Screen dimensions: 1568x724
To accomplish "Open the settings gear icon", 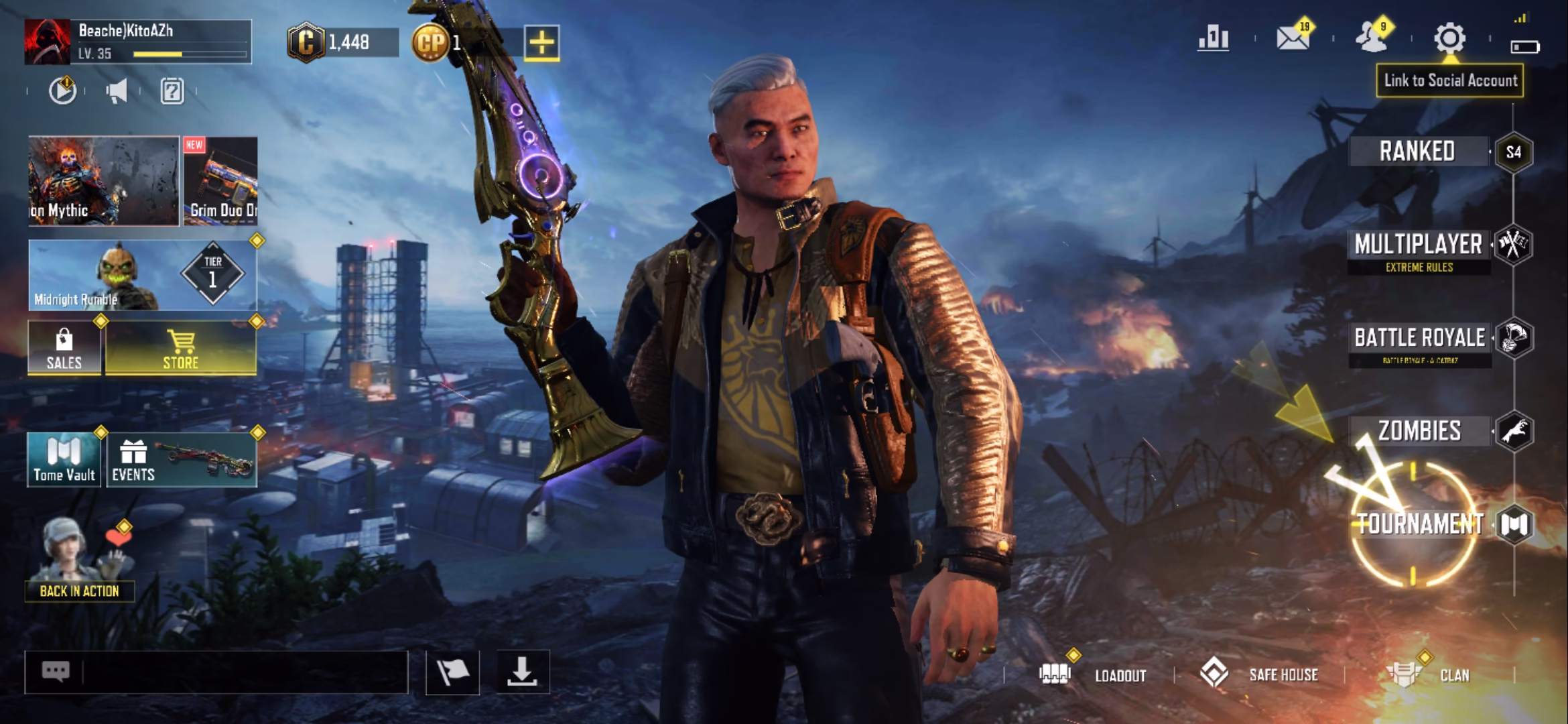I will [x=1449, y=39].
